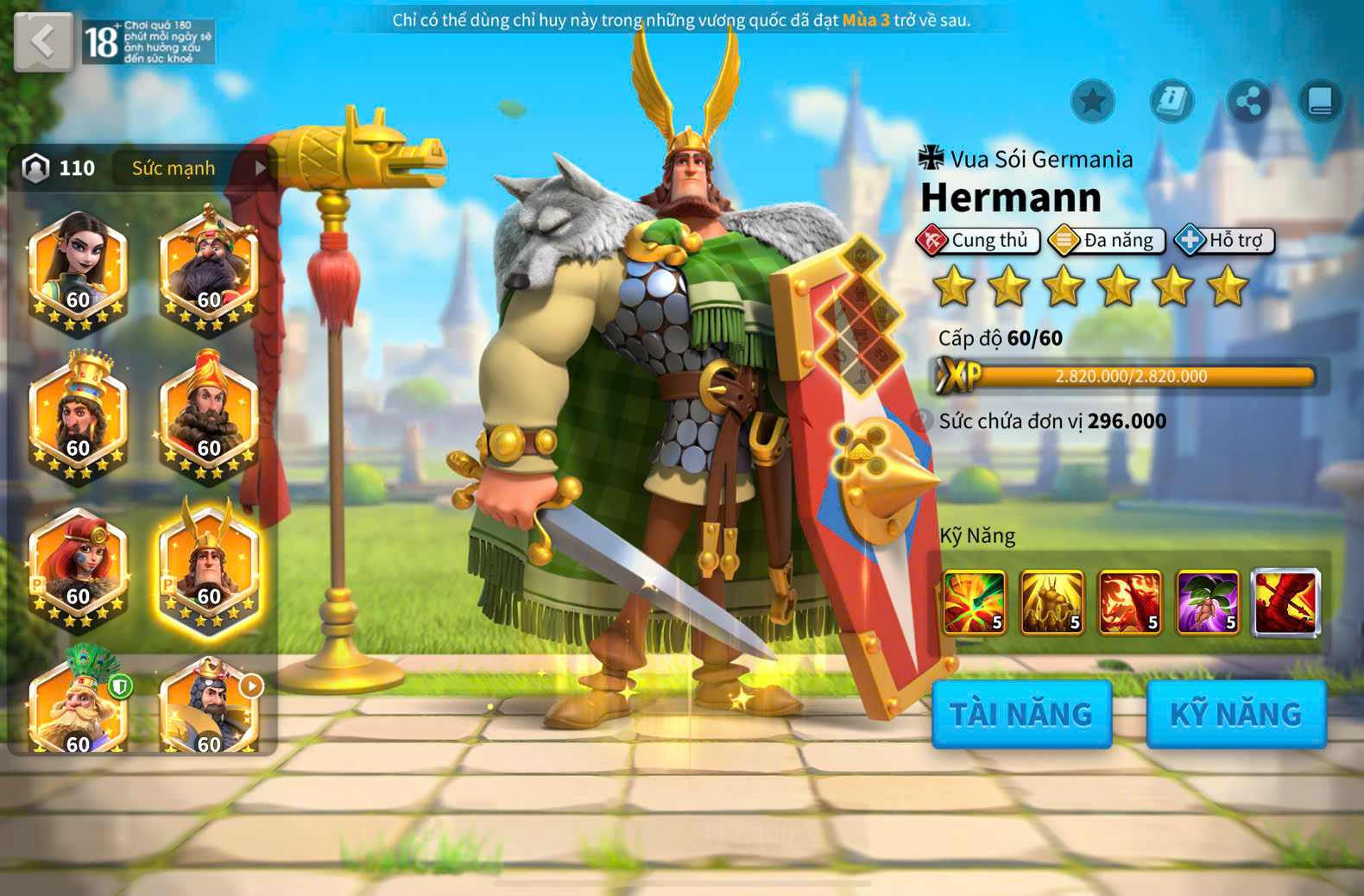The image size is (1364, 896).
Task: View the fifth red dragon skill icon
Action: pyautogui.click(x=1285, y=602)
